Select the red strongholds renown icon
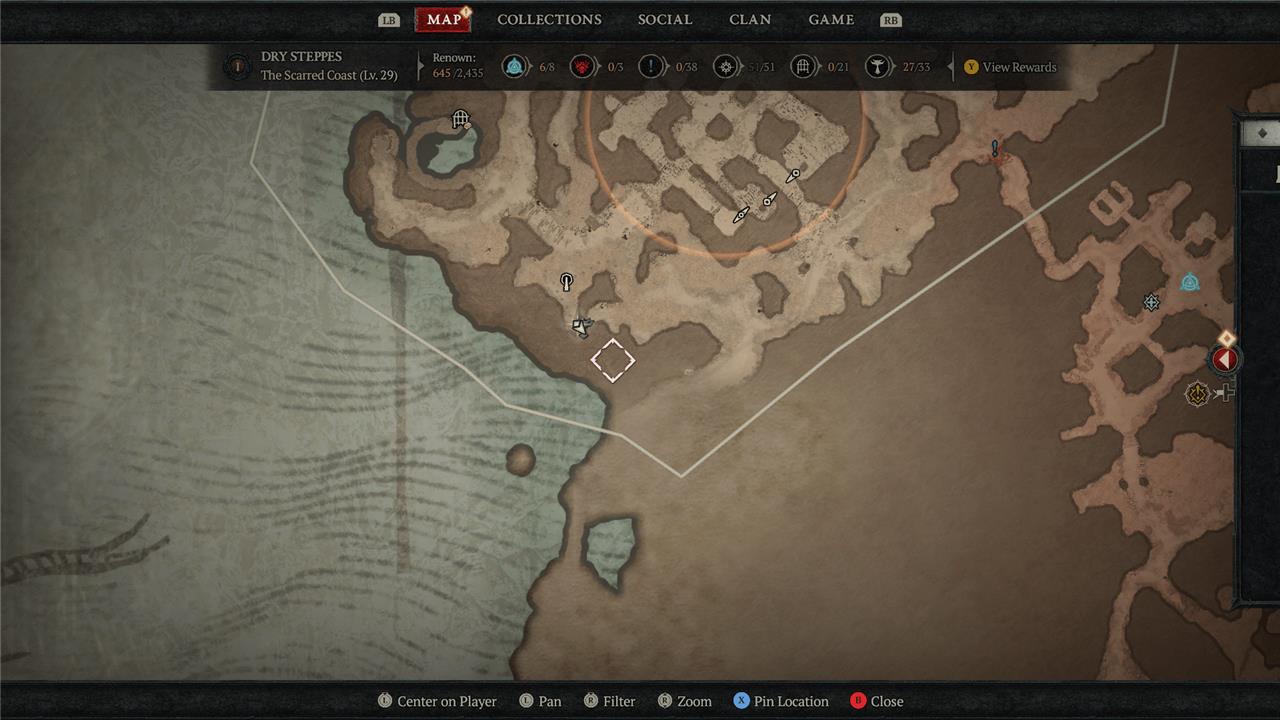The image size is (1280, 720). pyautogui.click(x=582, y=67)
